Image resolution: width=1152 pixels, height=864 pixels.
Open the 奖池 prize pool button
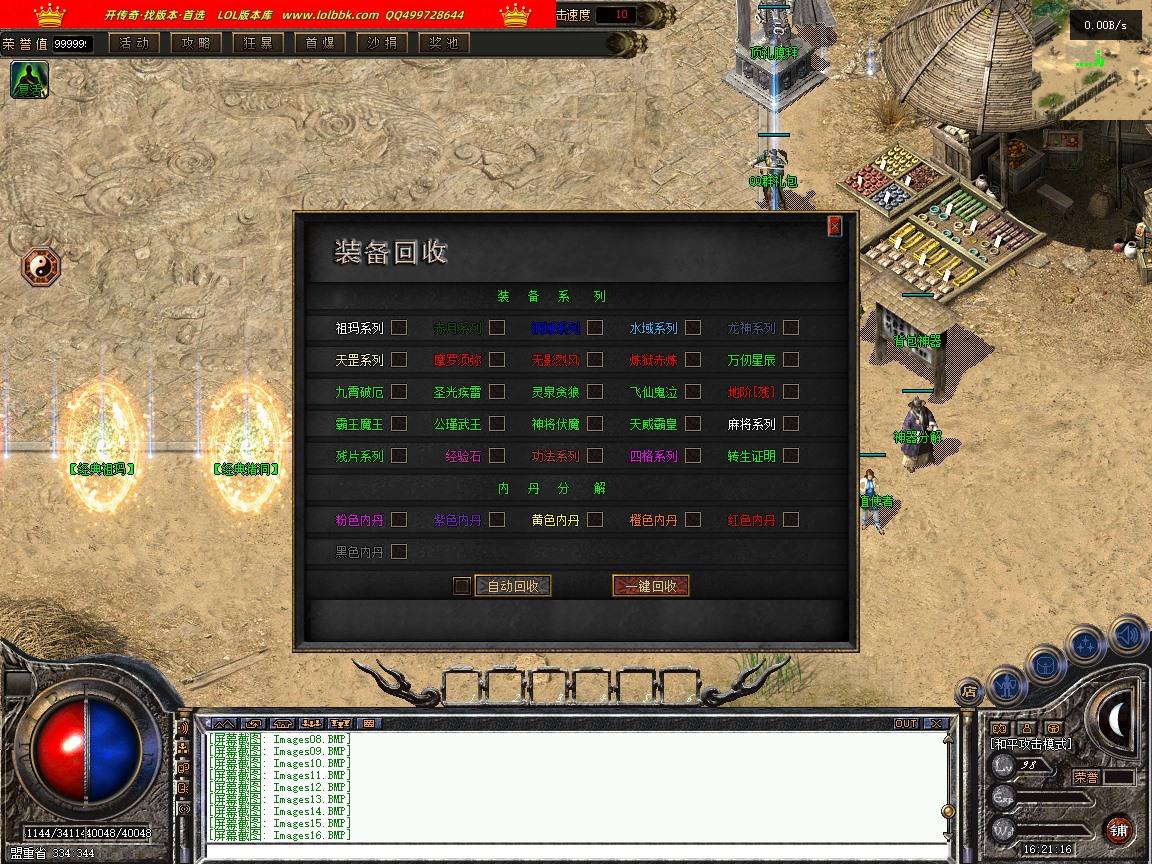444,43
